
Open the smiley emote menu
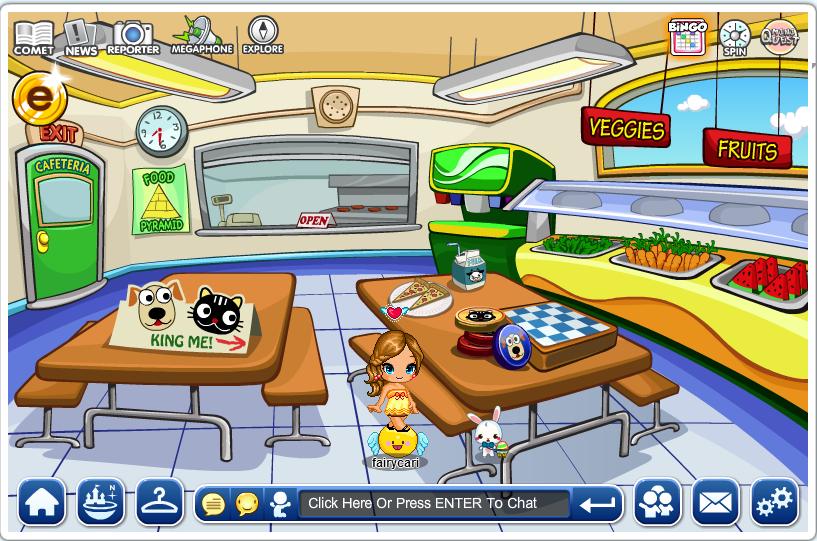(246, 504)
